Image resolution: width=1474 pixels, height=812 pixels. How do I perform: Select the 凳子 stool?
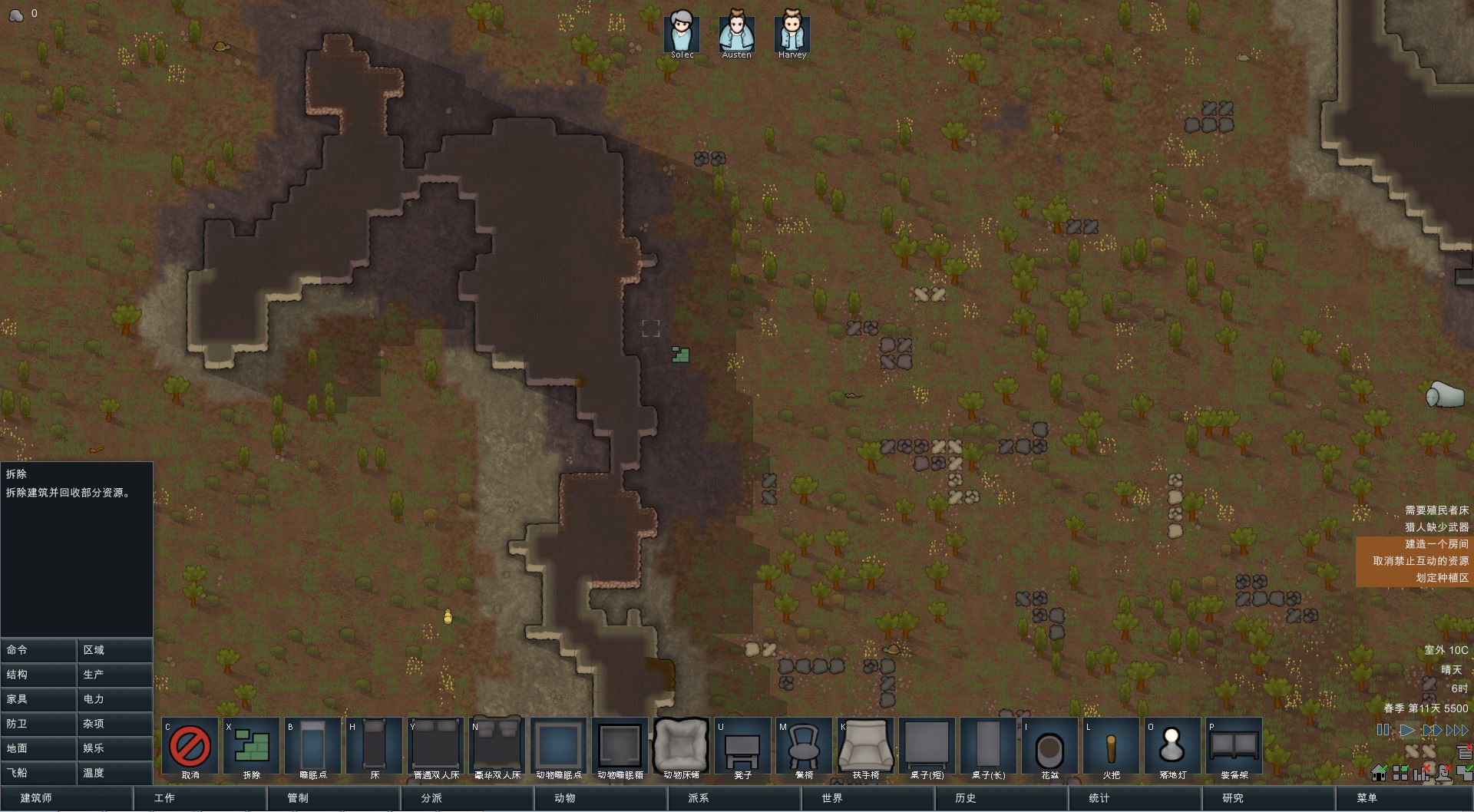click(742, 745)
